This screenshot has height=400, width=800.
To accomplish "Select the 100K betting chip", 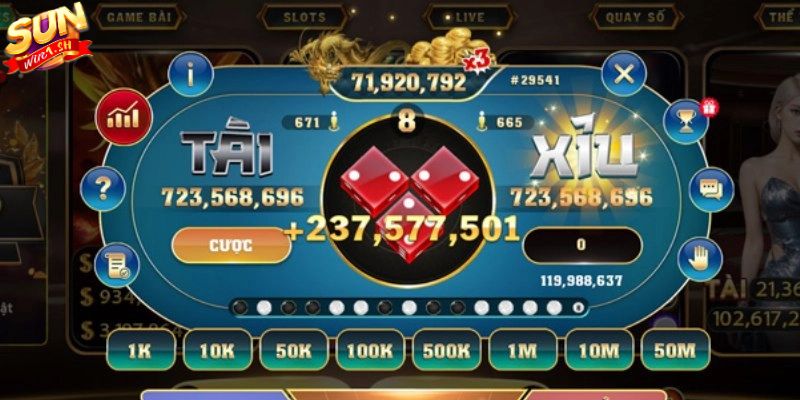I will [x=369, y=349].
